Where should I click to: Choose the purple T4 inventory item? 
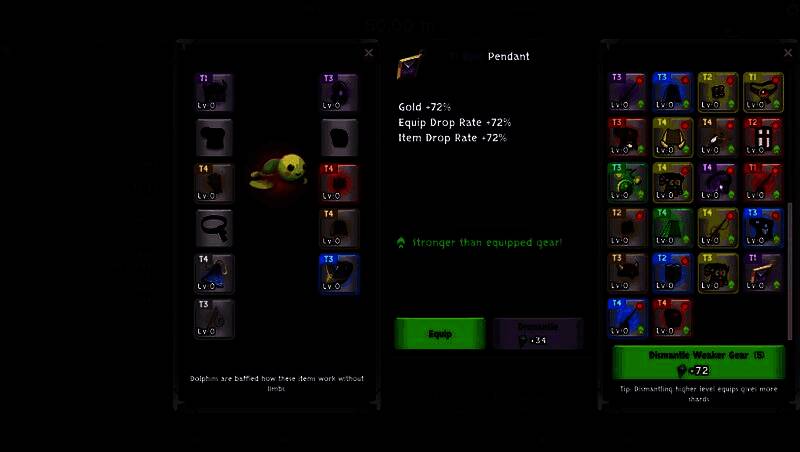(718, 182)
